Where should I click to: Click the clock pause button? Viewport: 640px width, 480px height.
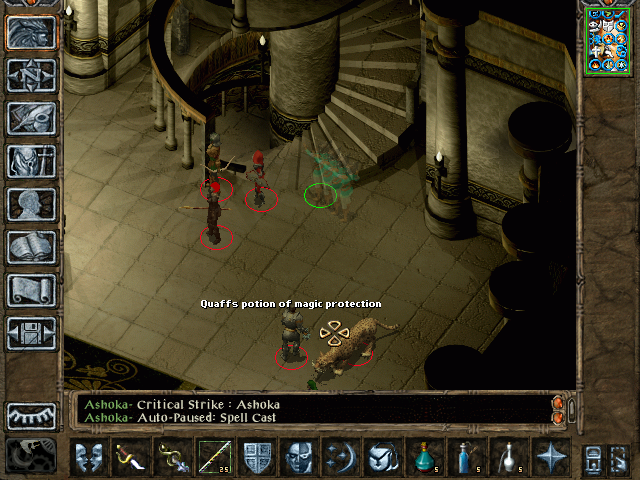point(31,456)
